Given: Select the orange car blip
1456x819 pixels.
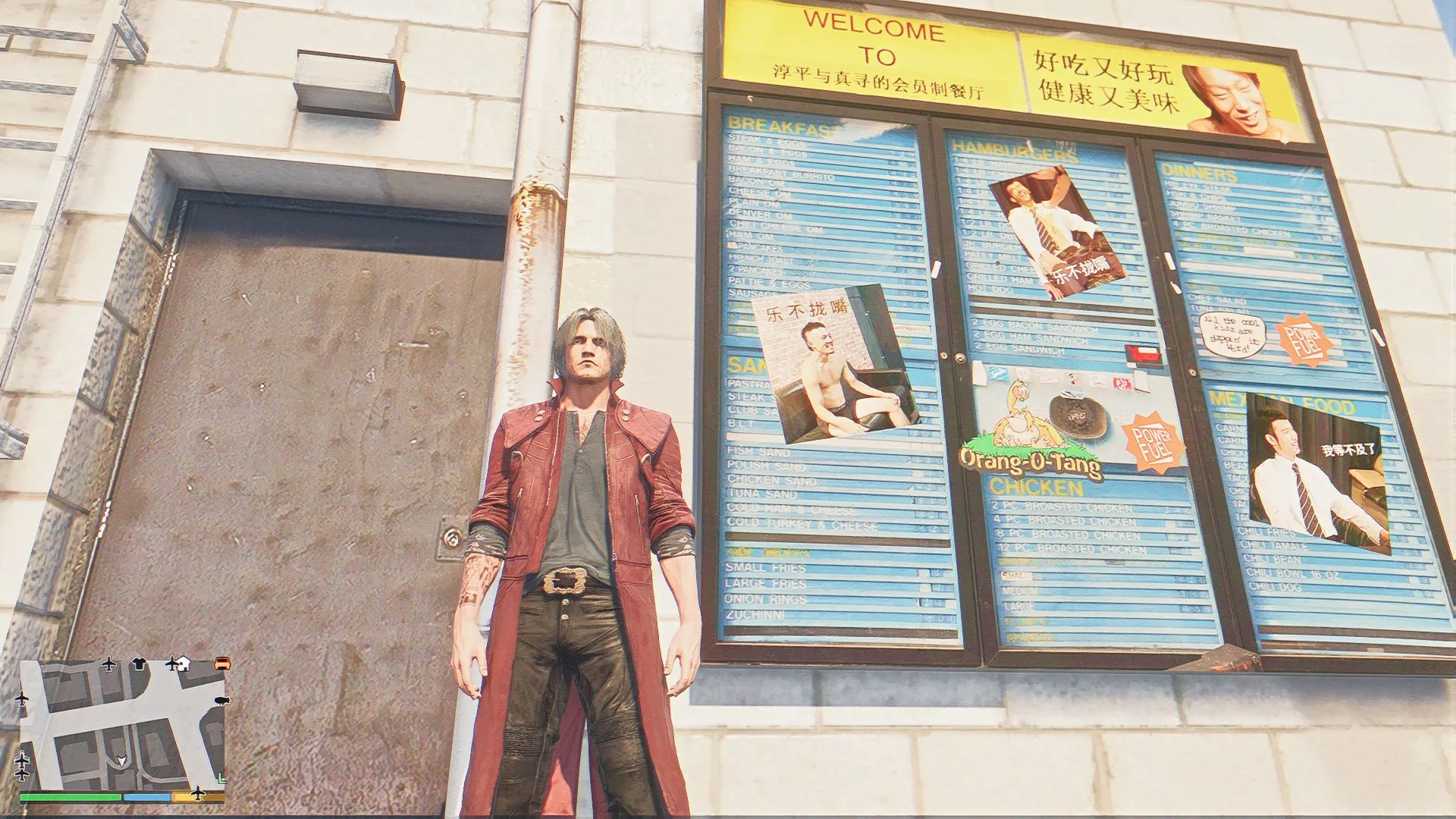Looking at the screenshot, I should tap(221, 664).
